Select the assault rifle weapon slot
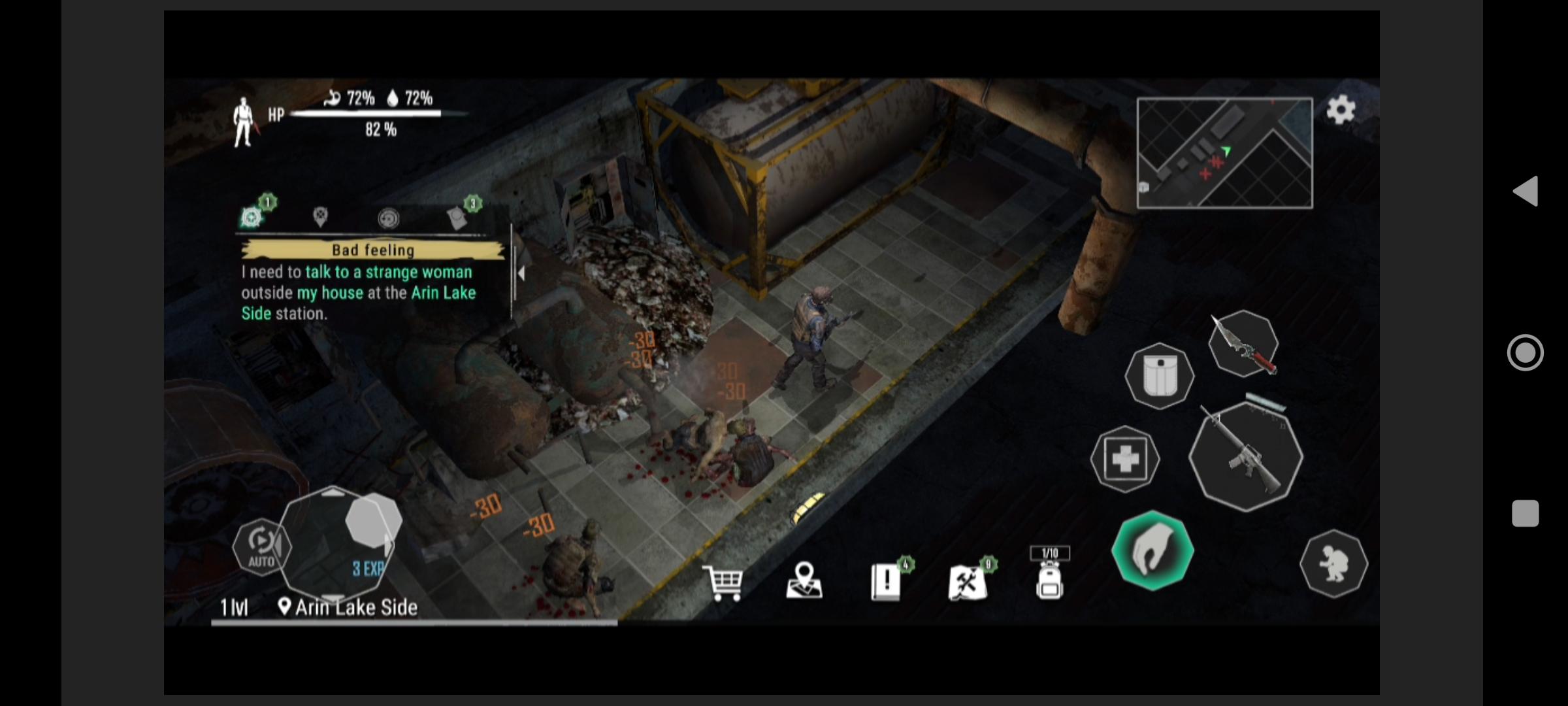The height and width of the screenshot is (706, 1568). tap(1245, 458)
